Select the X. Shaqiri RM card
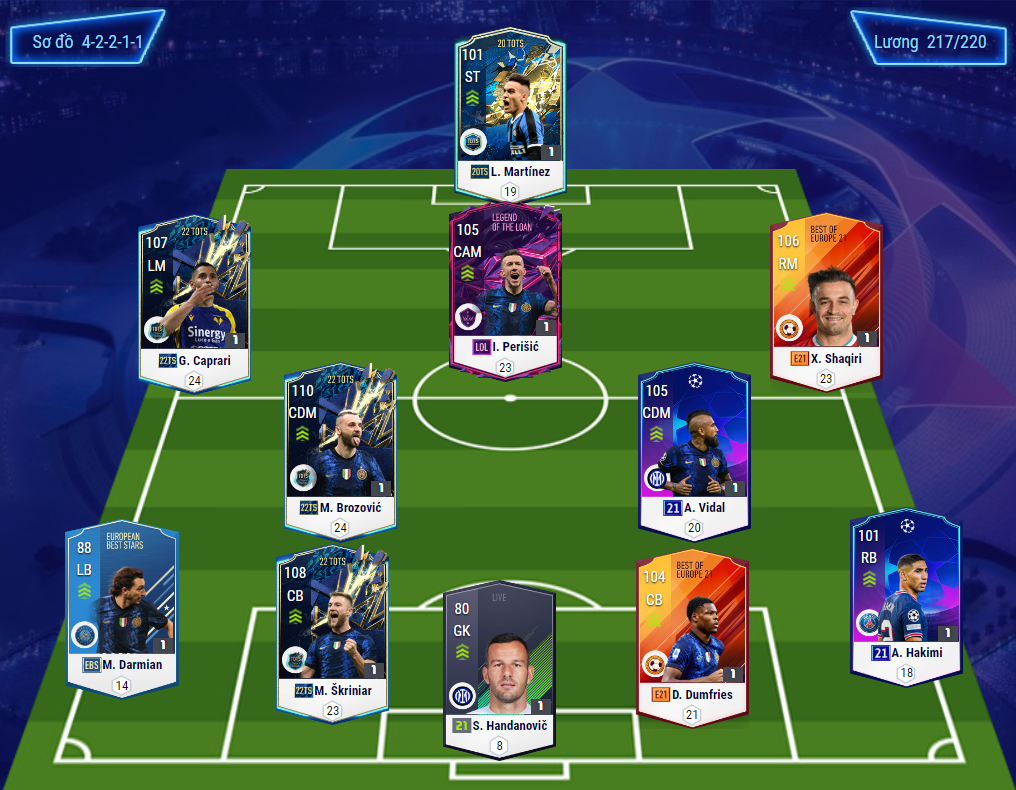The image size is (1016, 790). point(825,295)
